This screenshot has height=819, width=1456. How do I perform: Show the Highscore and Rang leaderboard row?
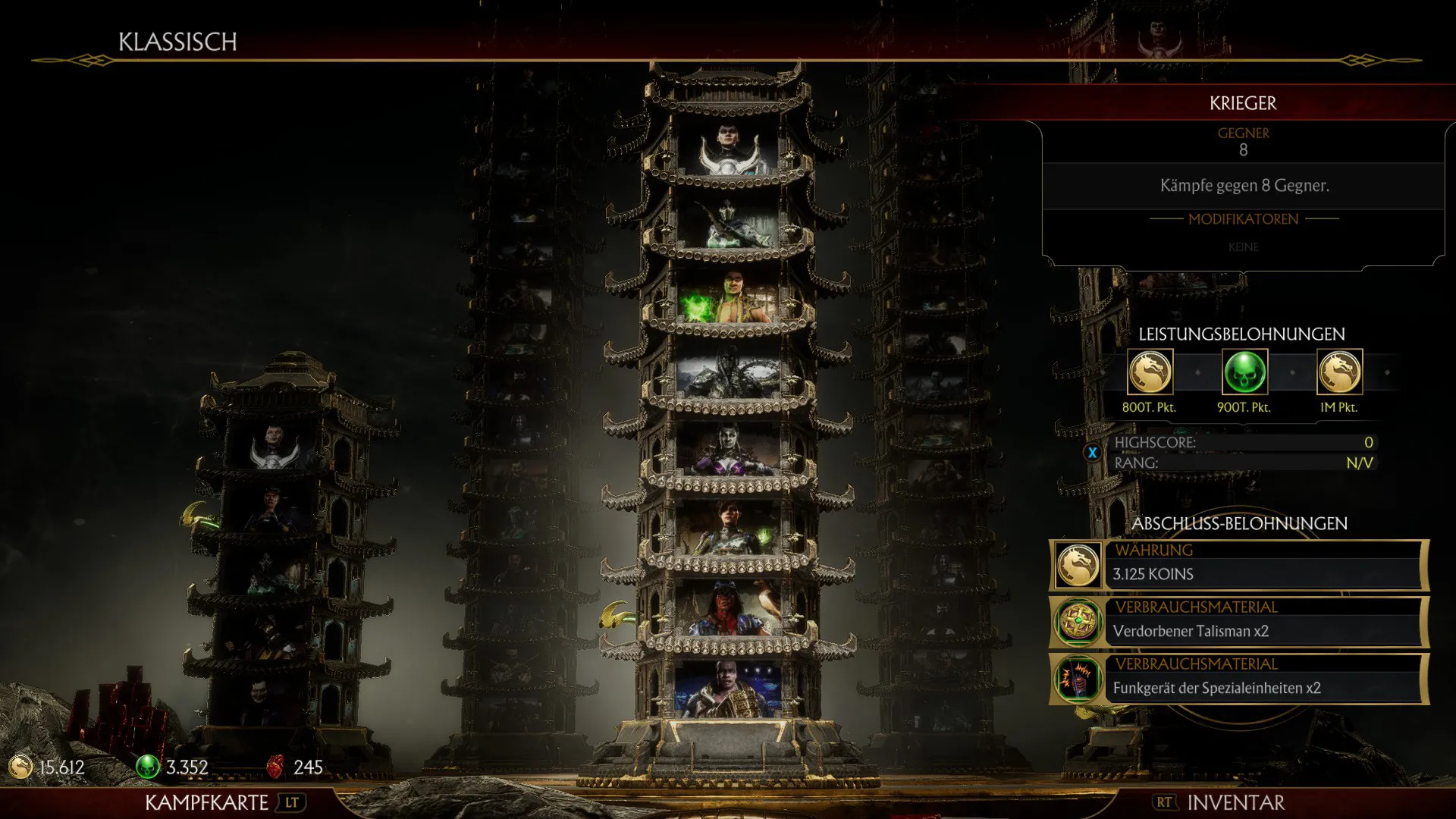click(x=1242, y=453)
